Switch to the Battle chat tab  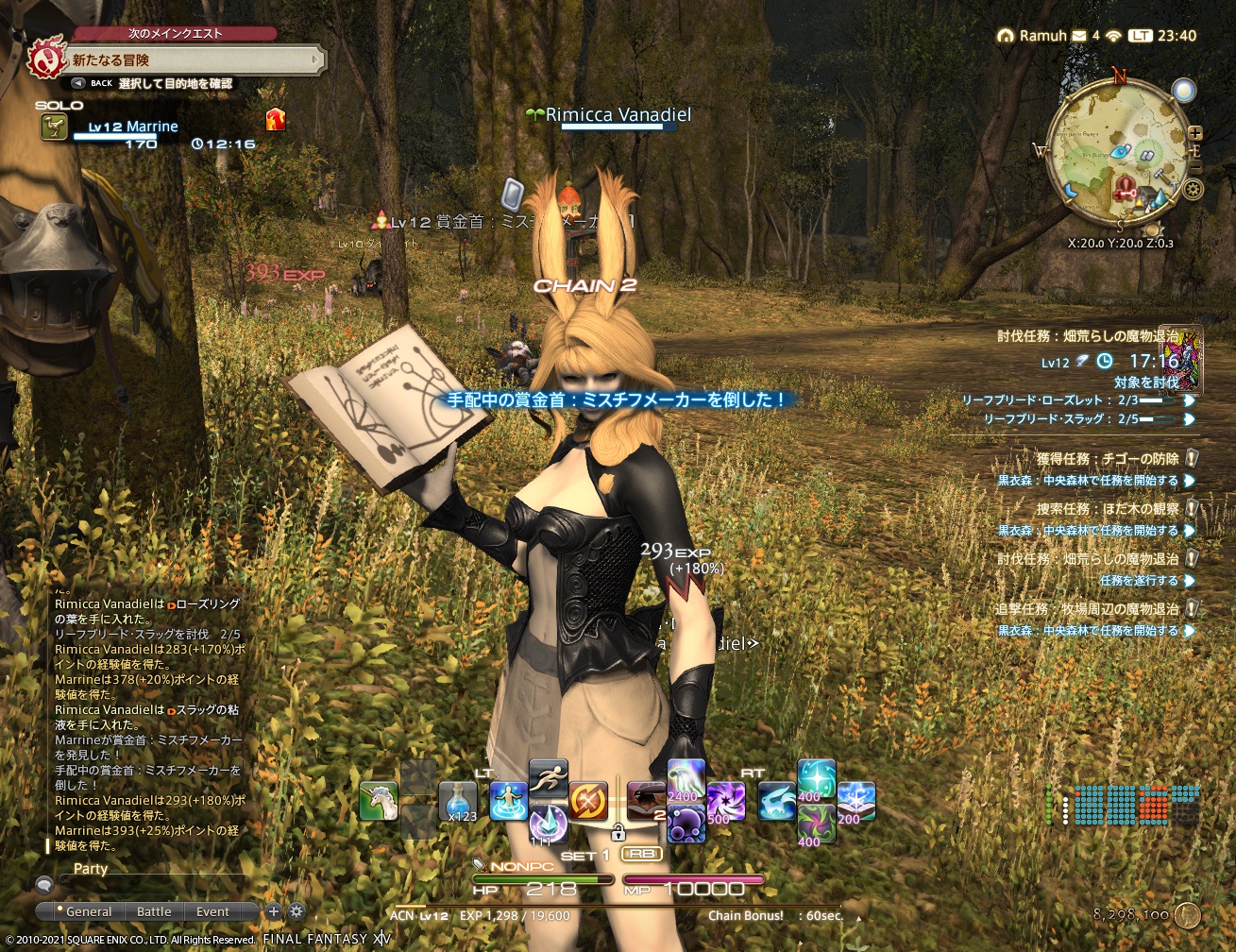coord(154,911)
